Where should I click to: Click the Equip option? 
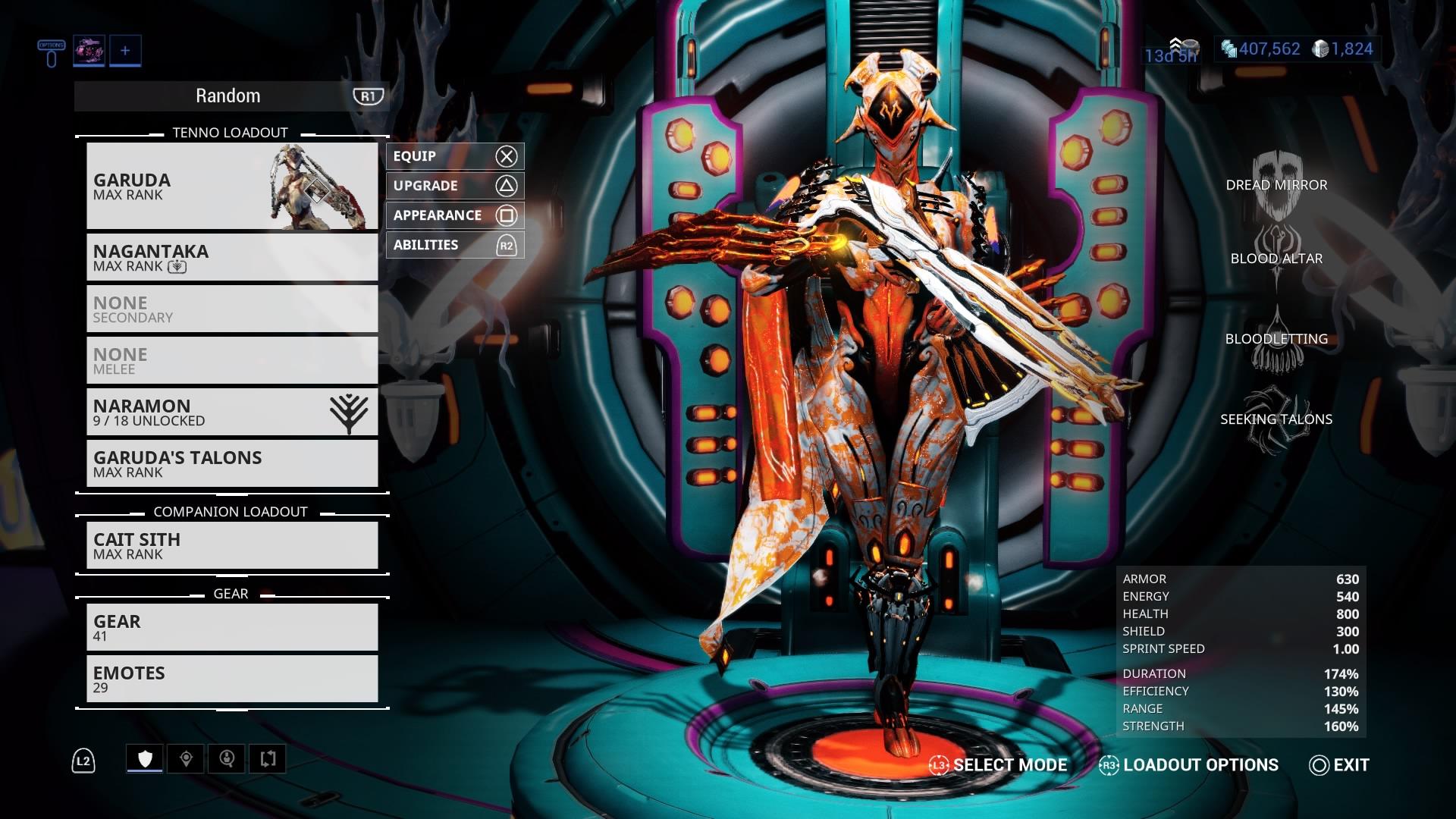pos(454,156)
